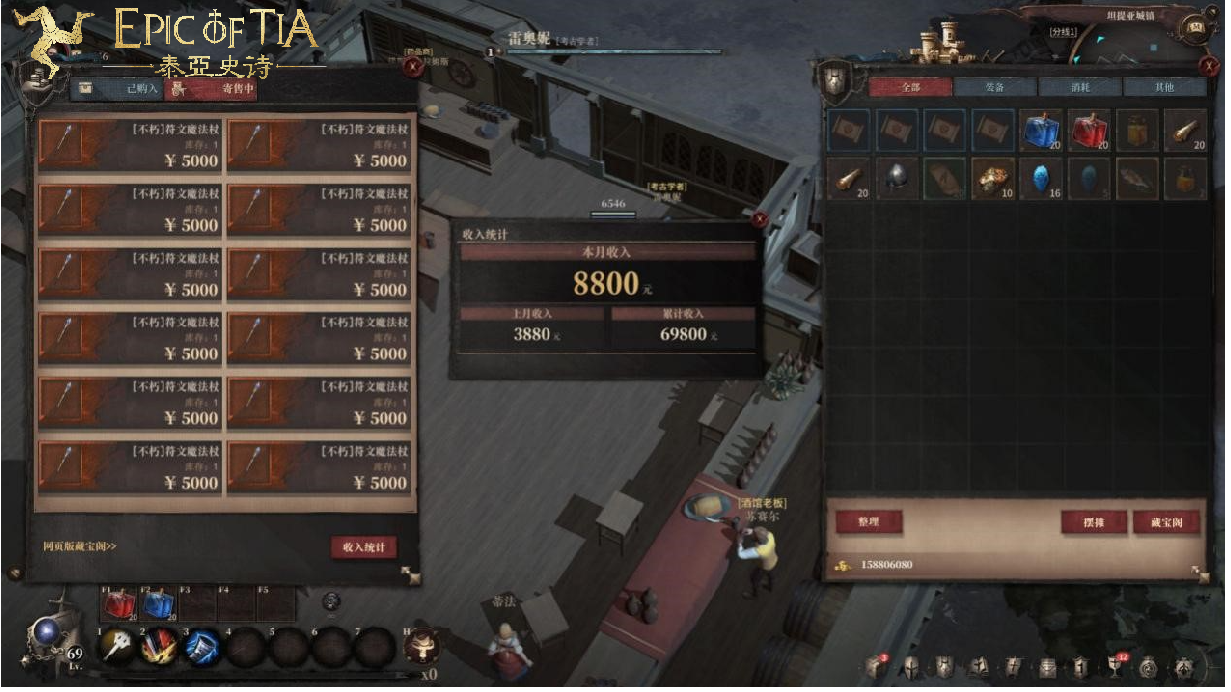Select the 全部 all items tab
Image resolution: width=1231 pixels, height=692 pixels.
tap(909, 87)
